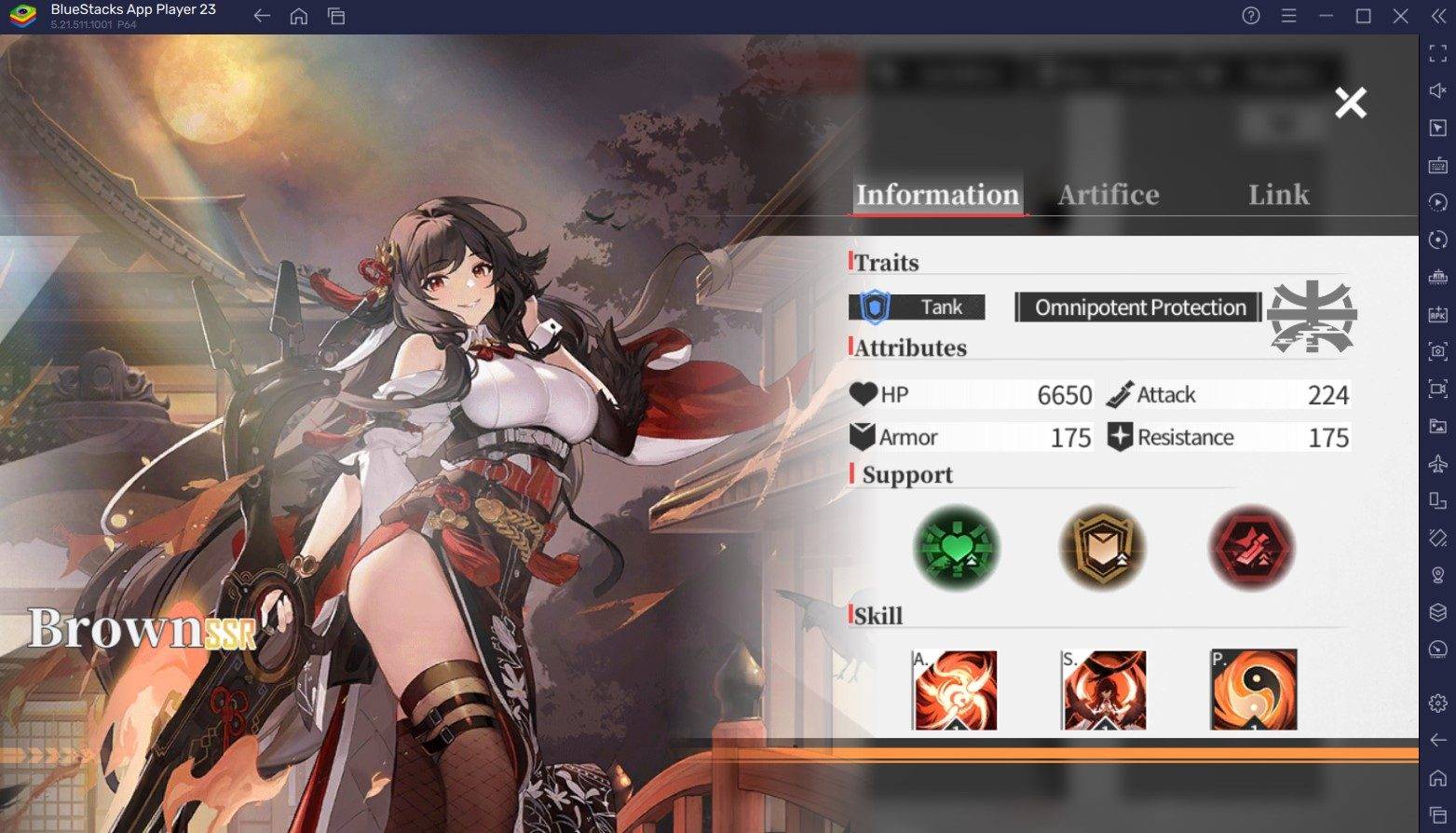The image size is (1456, 833).
Task: Click the green heart support icon
Action: pyautogui.click(x=955, y=549)
